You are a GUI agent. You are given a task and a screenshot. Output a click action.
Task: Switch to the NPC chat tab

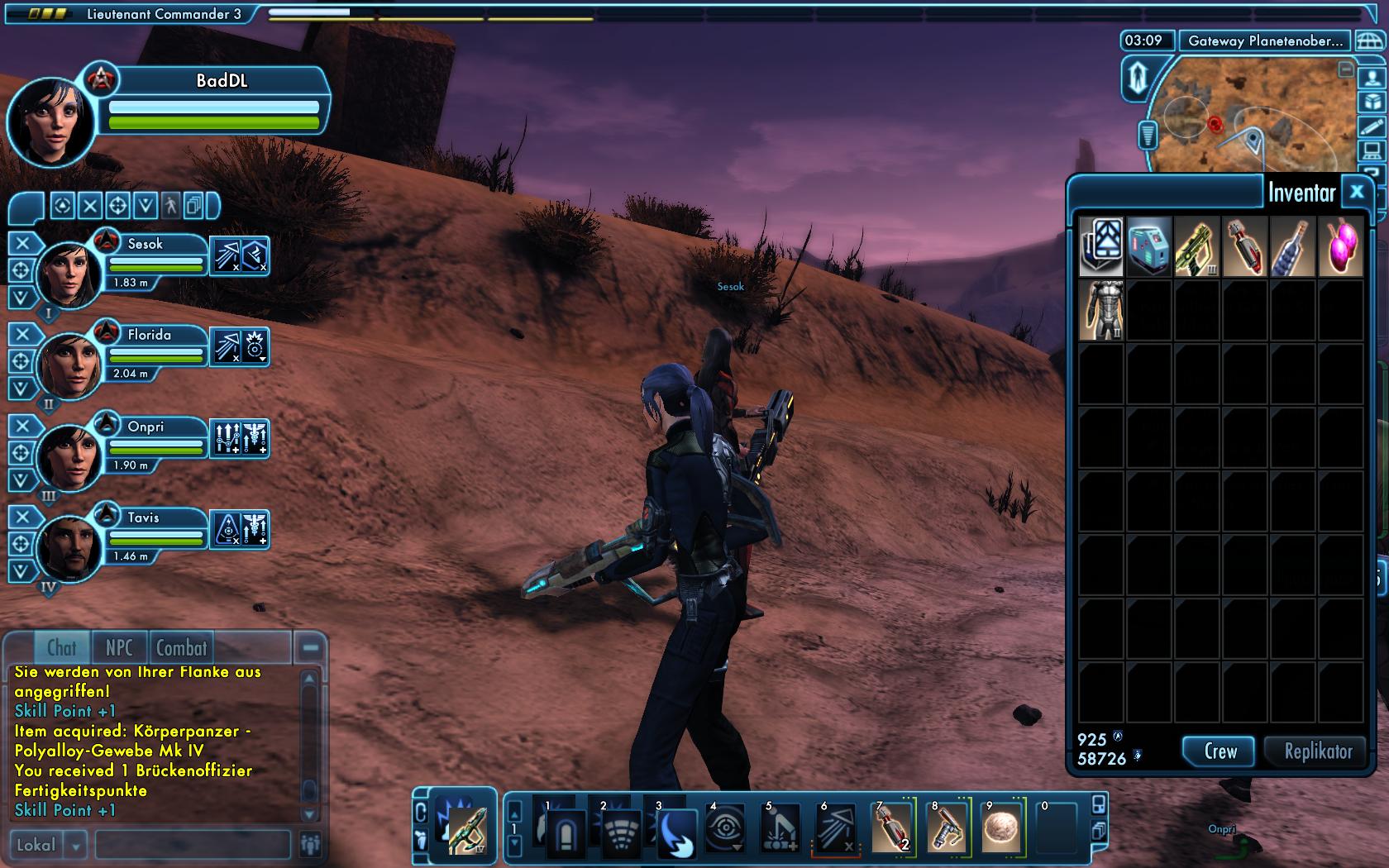click(119, 648)
